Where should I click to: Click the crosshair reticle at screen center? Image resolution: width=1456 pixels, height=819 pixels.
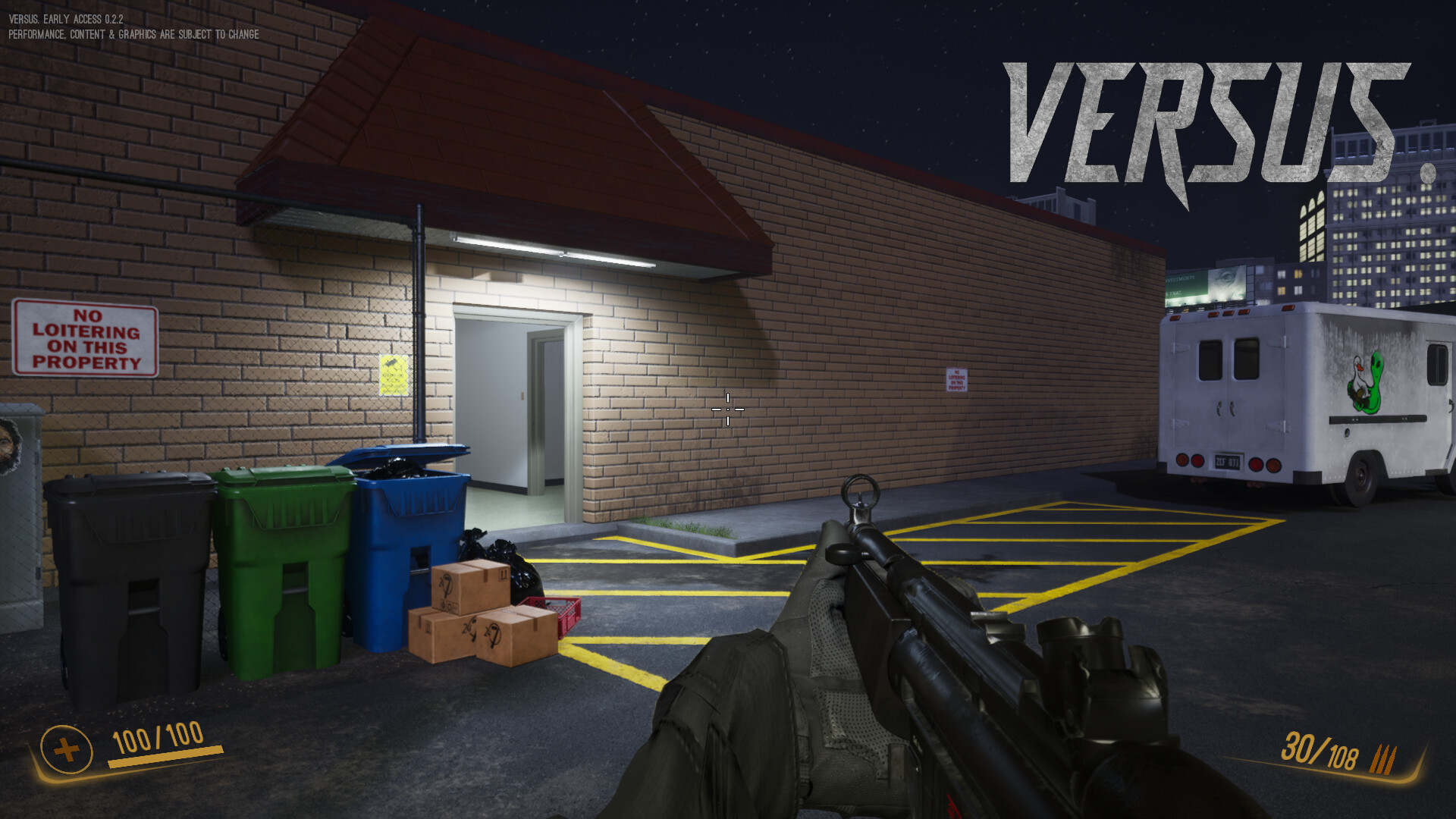pos(727,409)
